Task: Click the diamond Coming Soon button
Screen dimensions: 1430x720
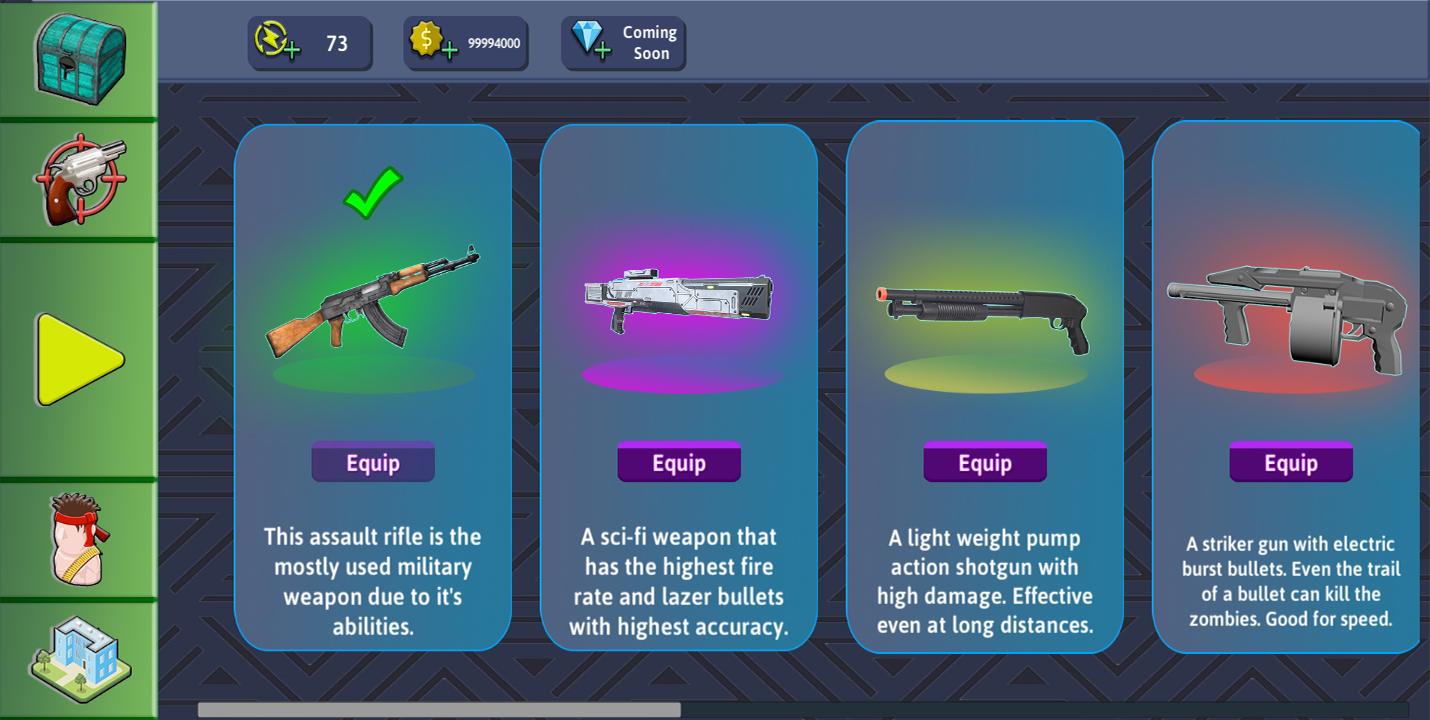Action: point(623,43)
